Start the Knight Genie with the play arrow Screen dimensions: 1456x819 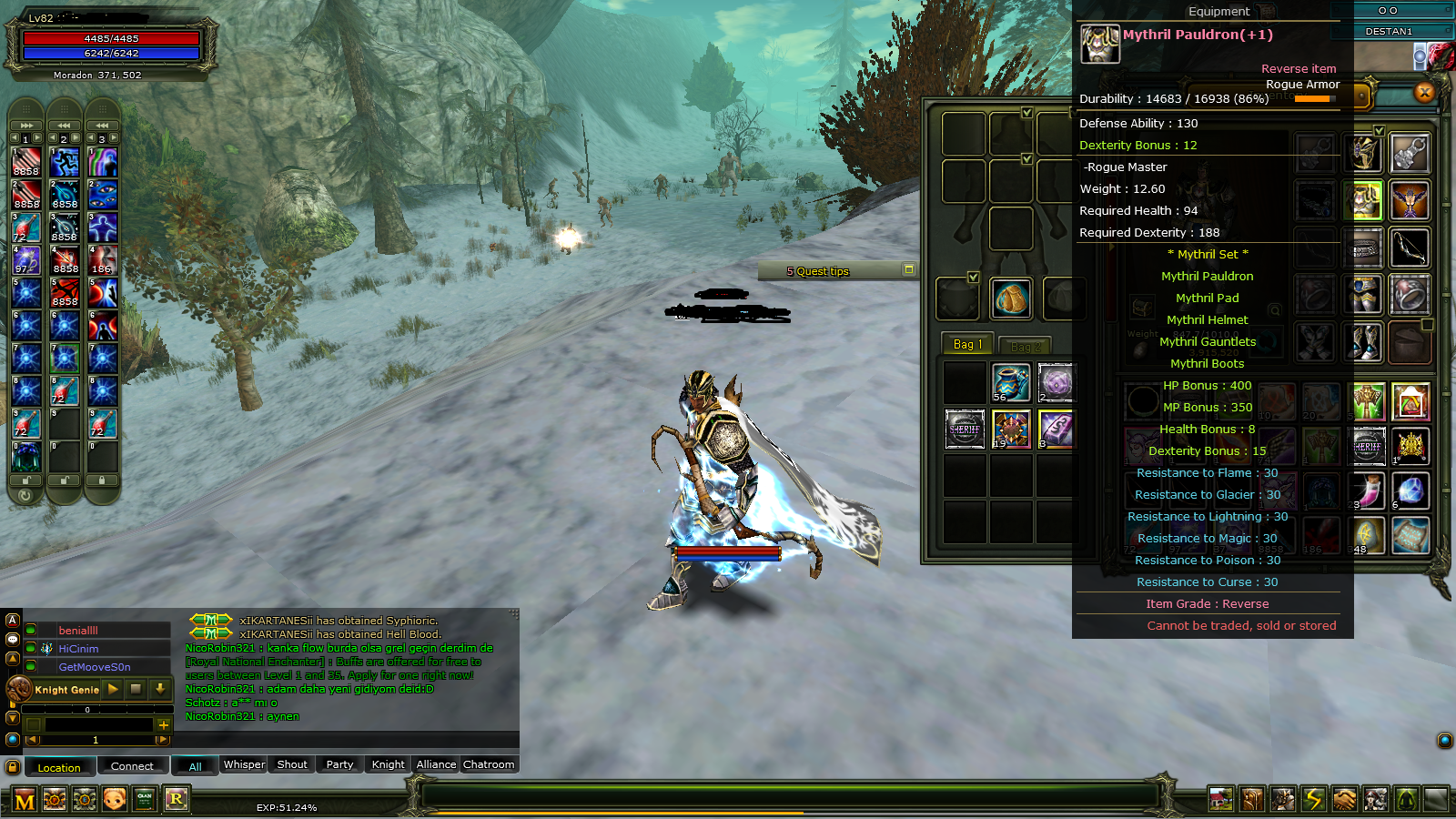(113, 690)
